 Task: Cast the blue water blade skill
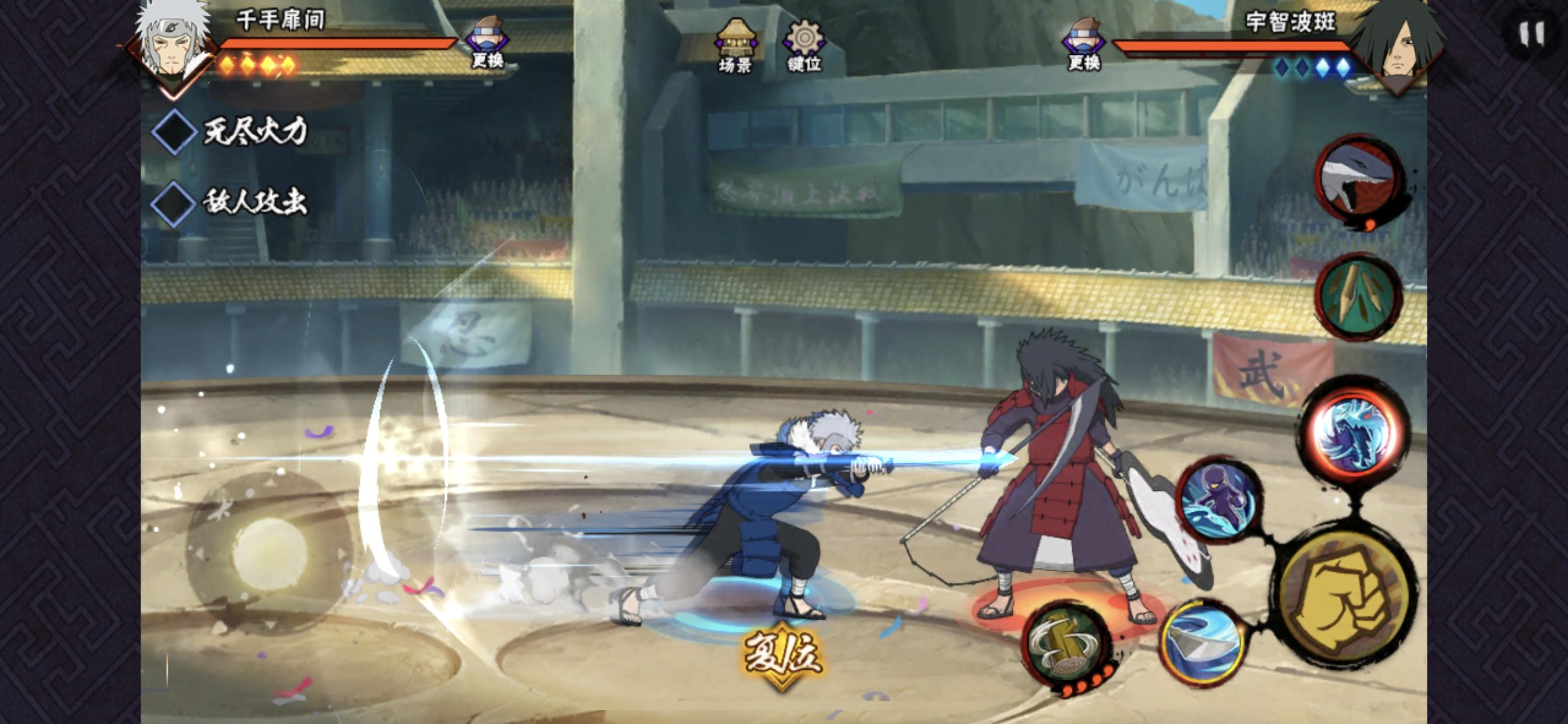click(x=1202, y=642)
